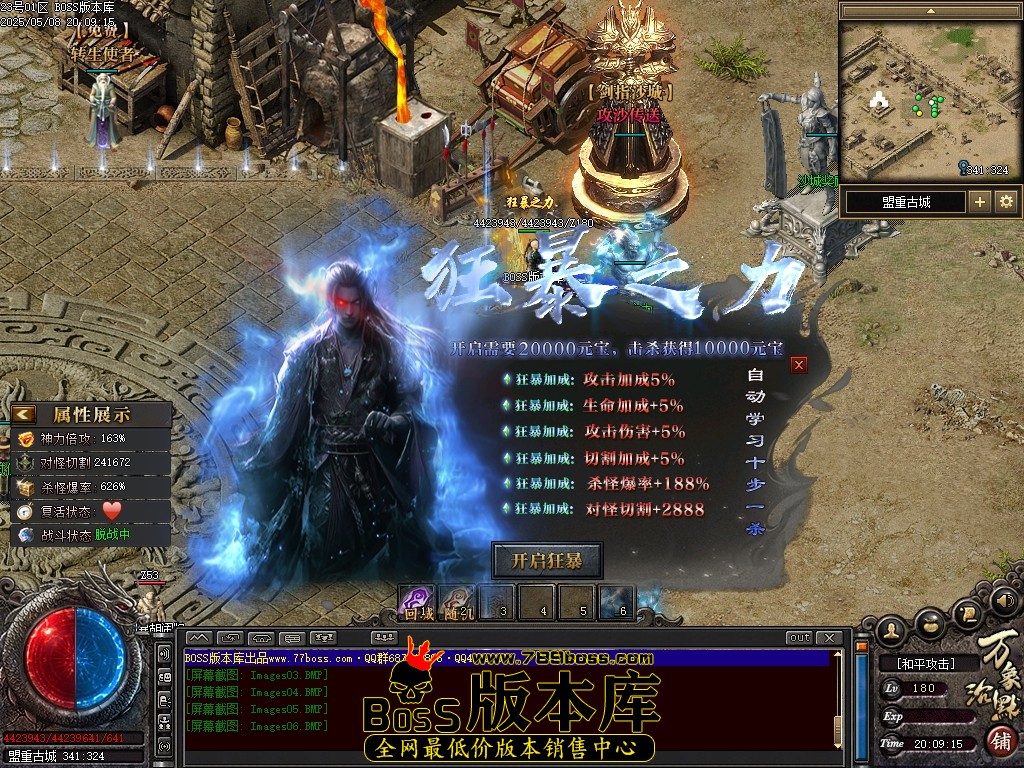Click the plus button beside 盟重古城
Image resolution: width=1024 pixels, height=768 pixels.
tap(980, 202)
